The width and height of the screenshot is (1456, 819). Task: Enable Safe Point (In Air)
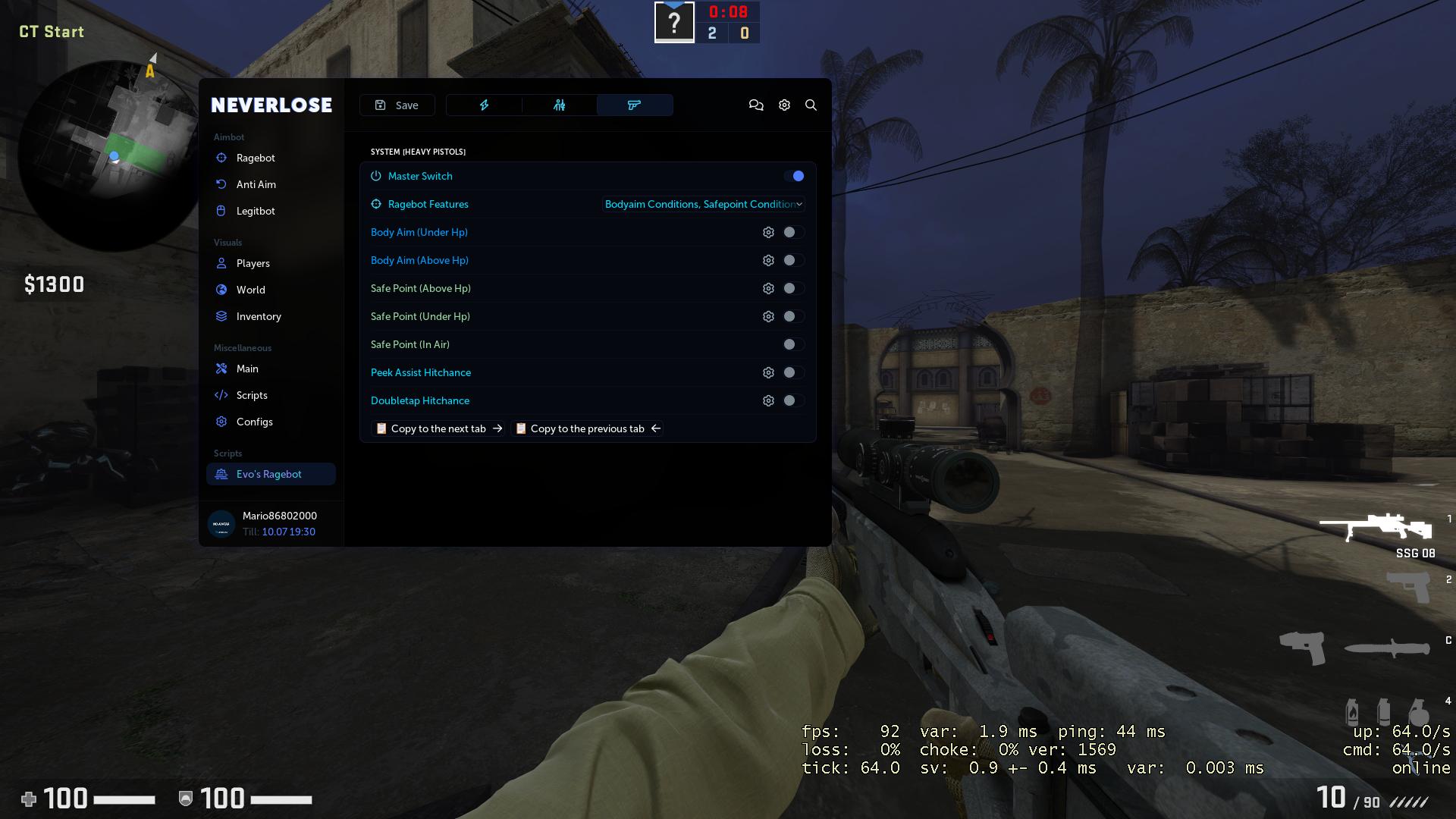tap(793, 344)
